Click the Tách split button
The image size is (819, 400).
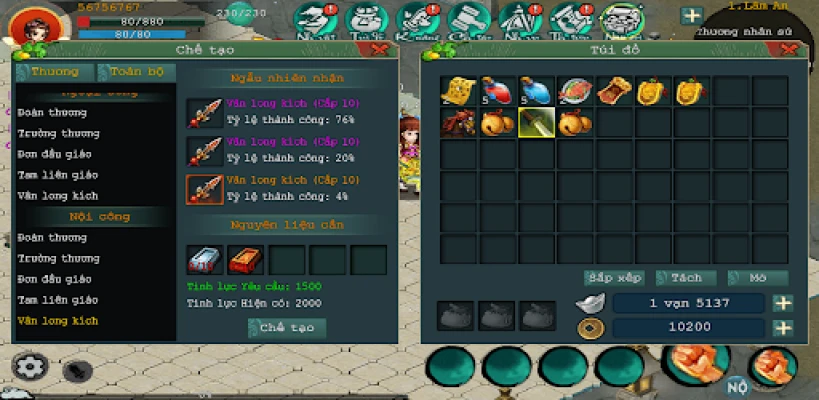[x=686, y=277]
